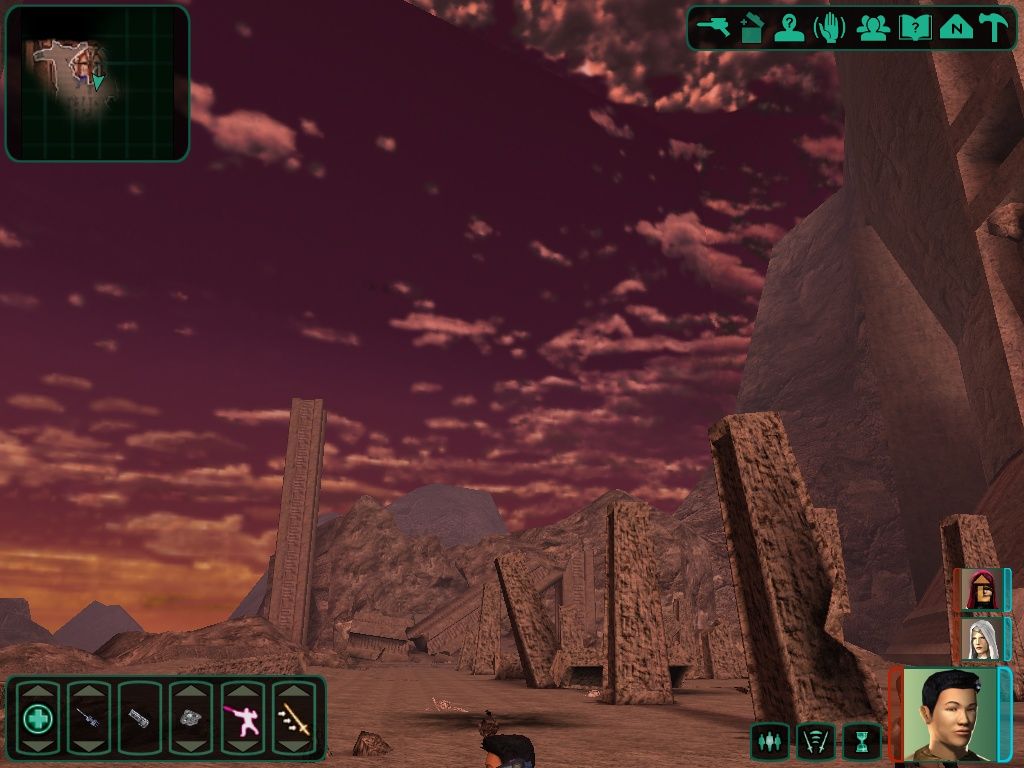The height and width of the screenshot is (768, 1024).
Task: Pause the game with hourglass button
Action: pyautogui.click(x=861, y=741)
